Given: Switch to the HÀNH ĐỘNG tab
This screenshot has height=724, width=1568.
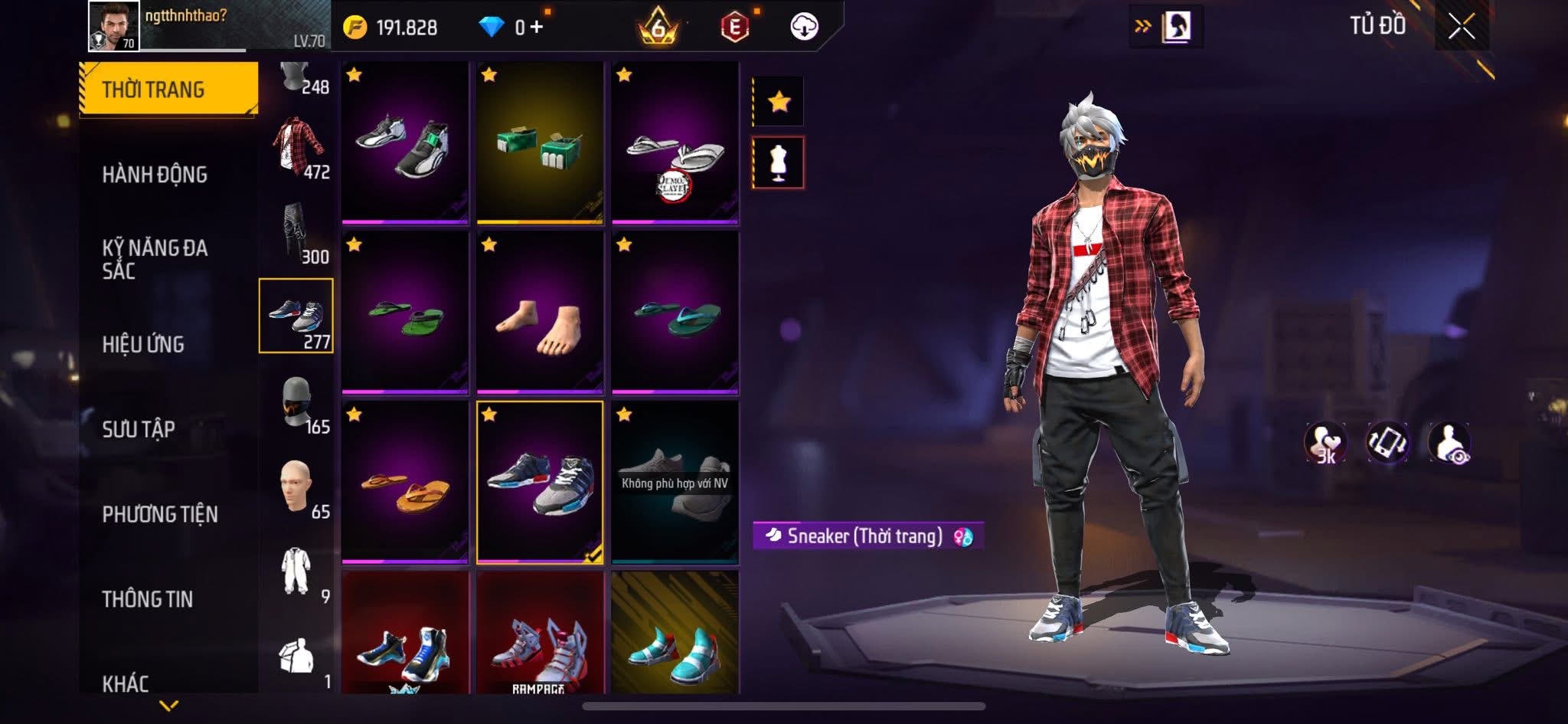Looking at the screenshot, I should point(155,175).
